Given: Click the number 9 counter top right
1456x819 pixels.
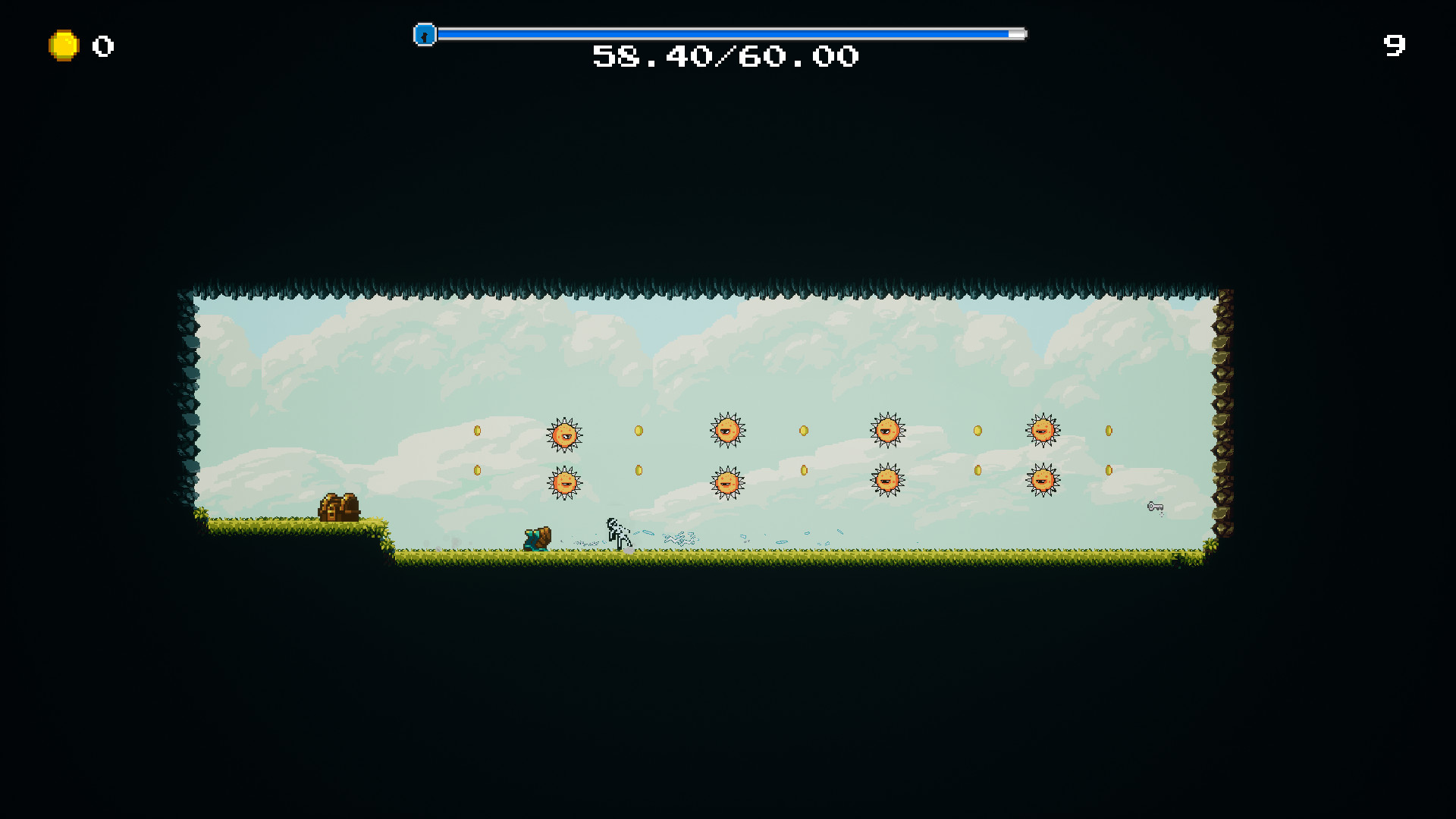Looking at the screenshot, I should point(1396,46).
